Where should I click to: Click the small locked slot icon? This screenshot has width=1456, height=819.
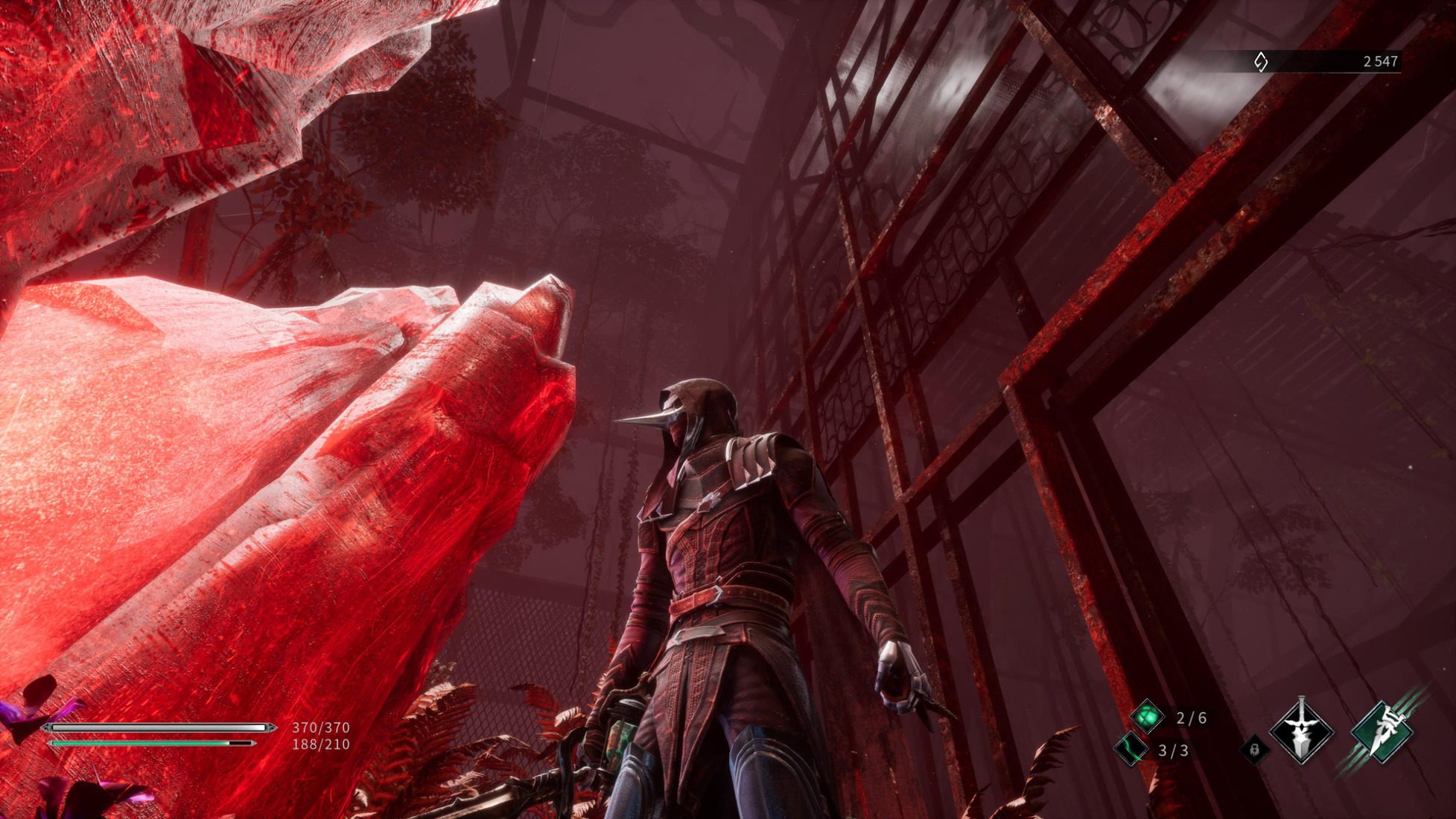pyautogui.click(x=1255, y=749)
